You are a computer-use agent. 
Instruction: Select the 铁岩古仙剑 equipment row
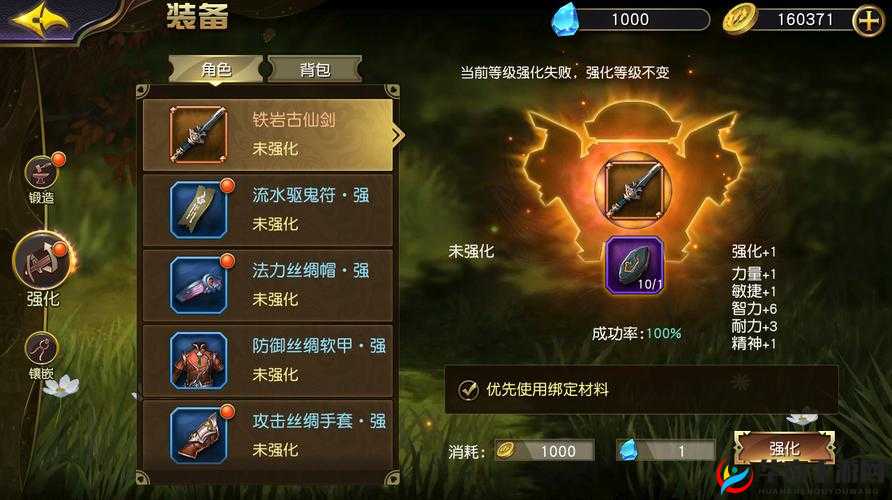coord(268,135)
